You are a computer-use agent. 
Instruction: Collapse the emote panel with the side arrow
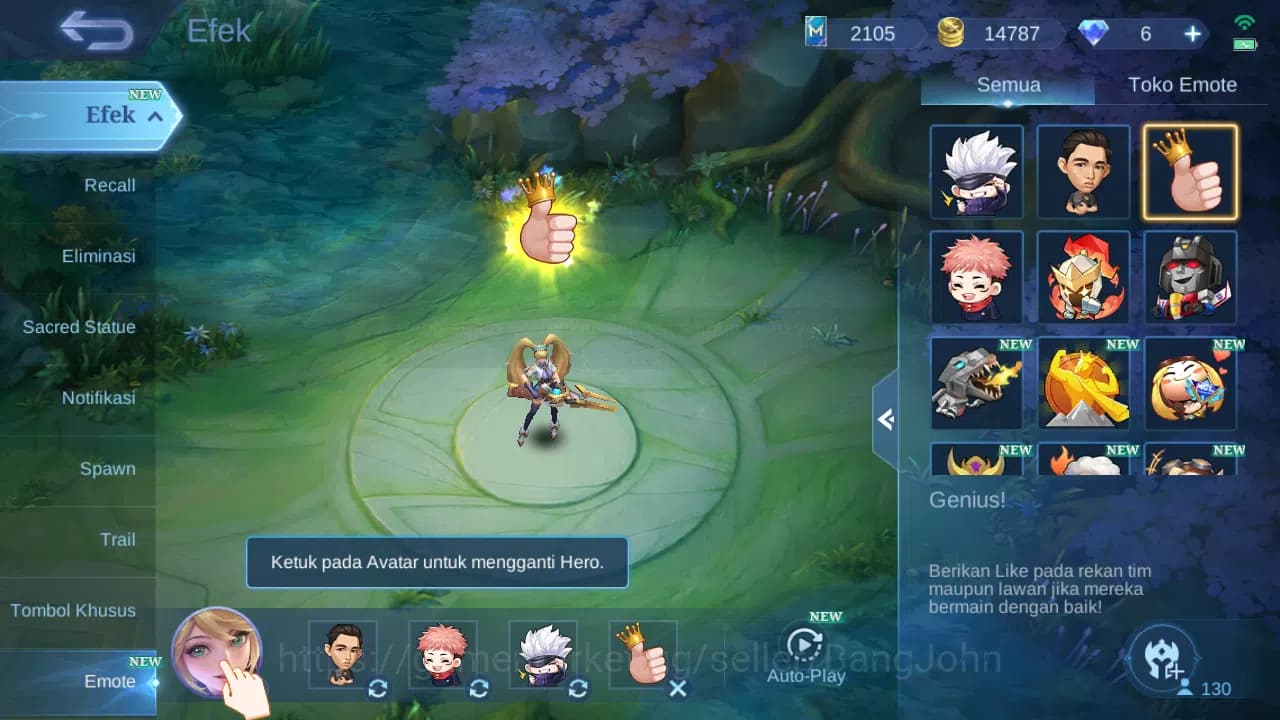click(x=888, y=420)
